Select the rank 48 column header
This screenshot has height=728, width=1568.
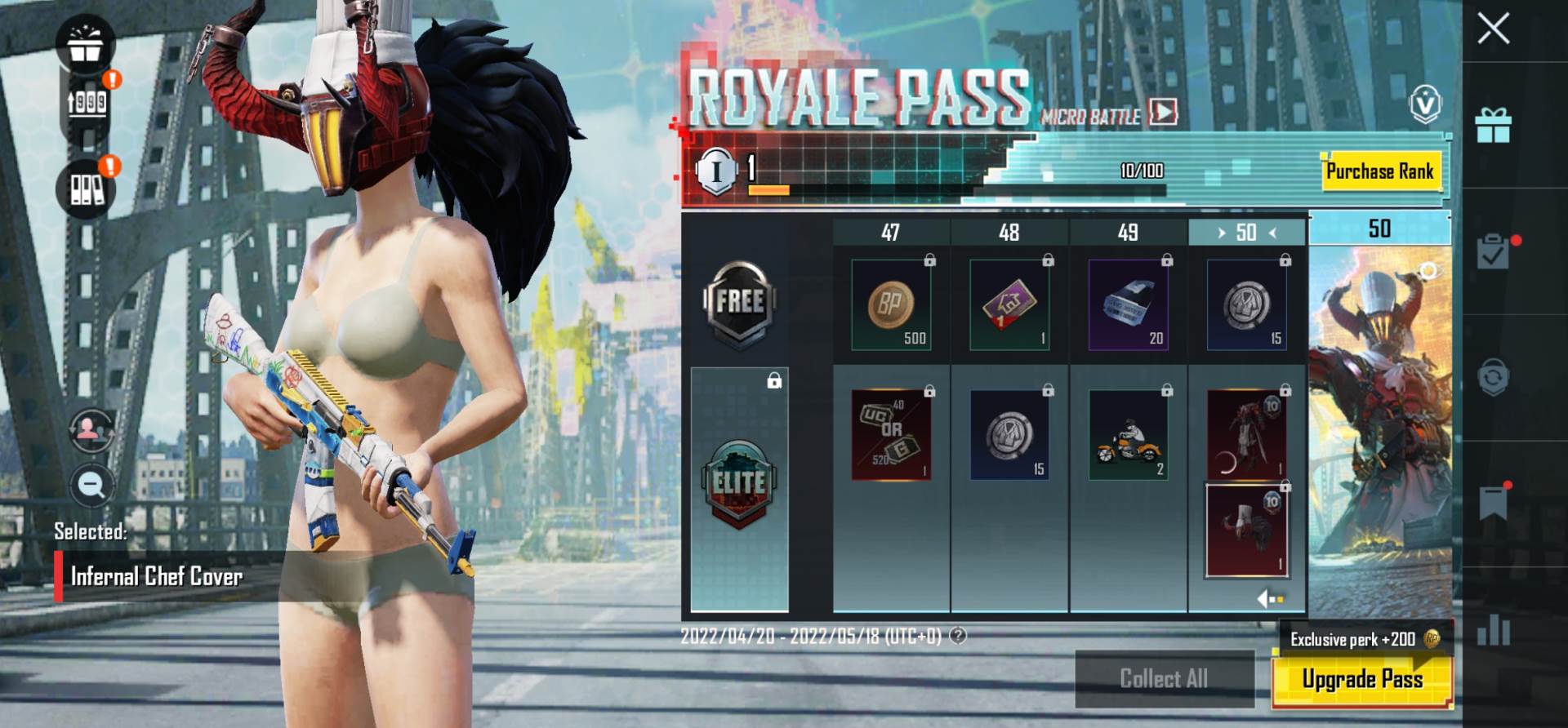[1009, 233]
